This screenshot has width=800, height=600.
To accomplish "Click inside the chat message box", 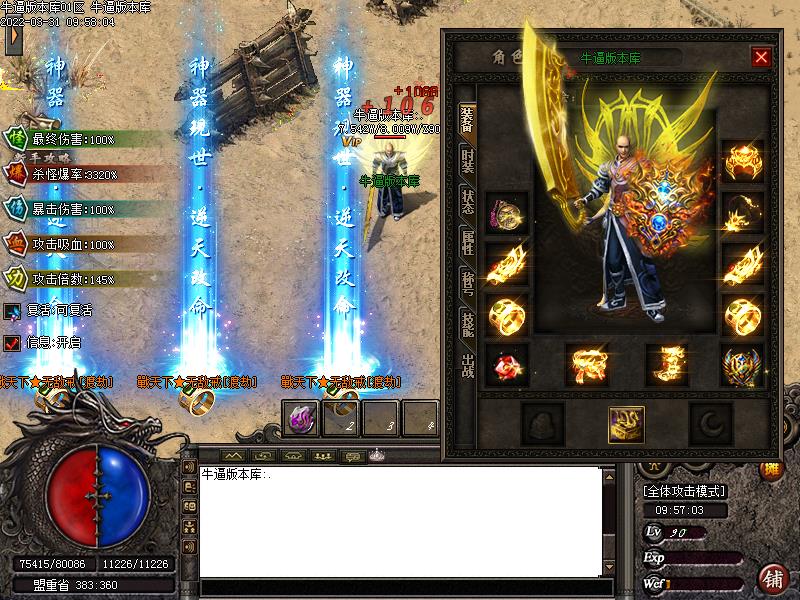I will tap(400, 520).
